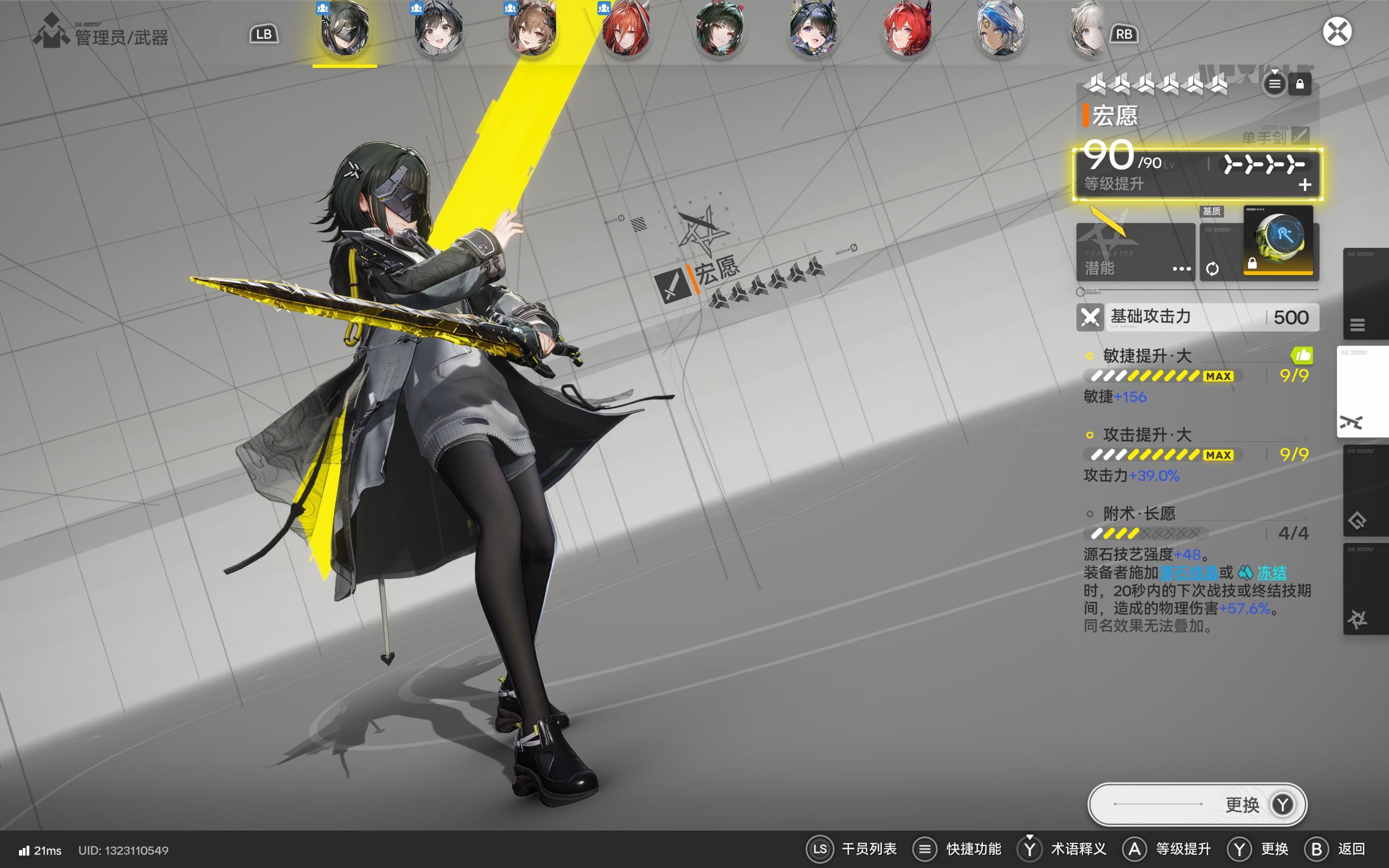Open the 源石结晶 term link
The image size is (1389, 868).
coord(1188,572)
